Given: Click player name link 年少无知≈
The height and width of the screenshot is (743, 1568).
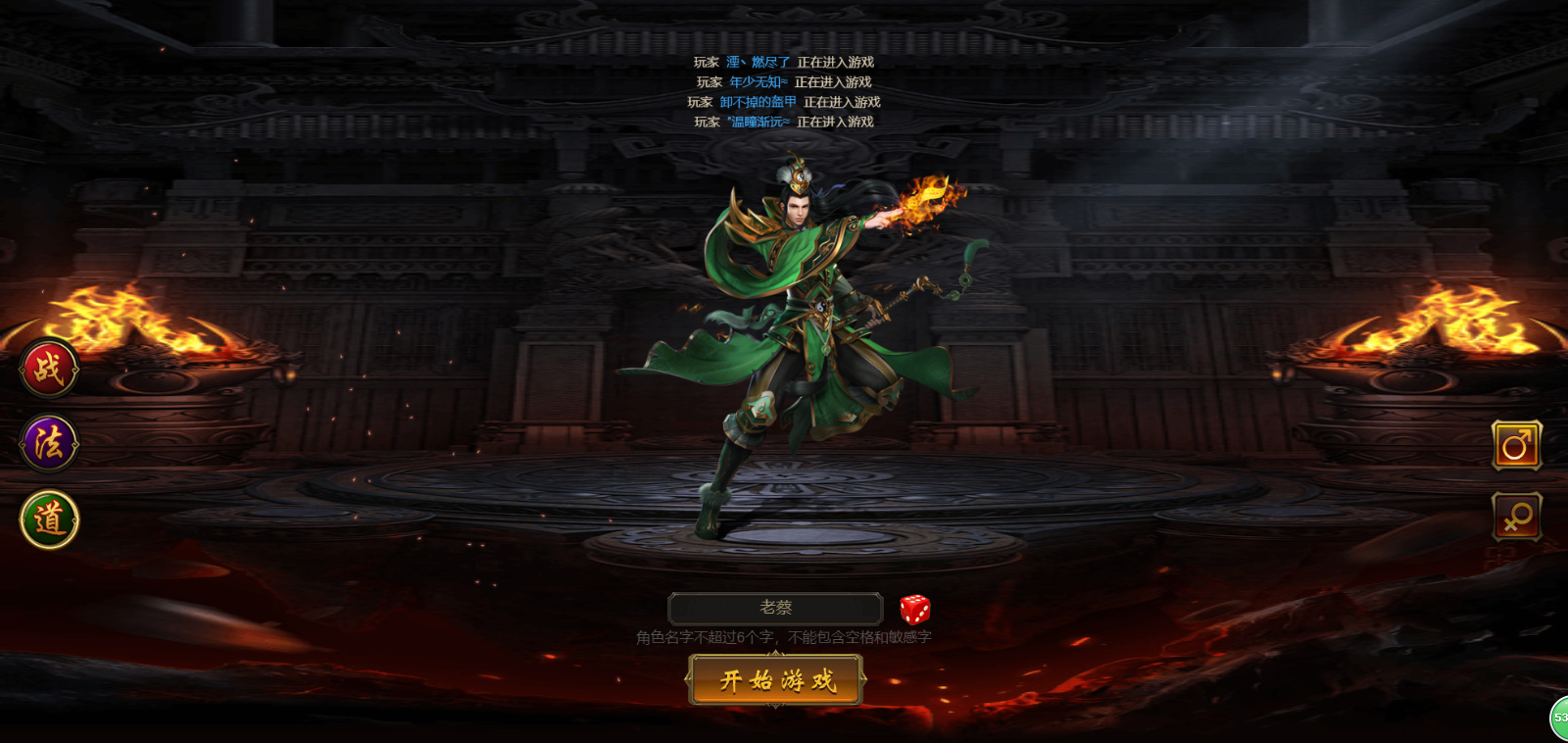Looking at the screenshot, I should click(758, 81).
